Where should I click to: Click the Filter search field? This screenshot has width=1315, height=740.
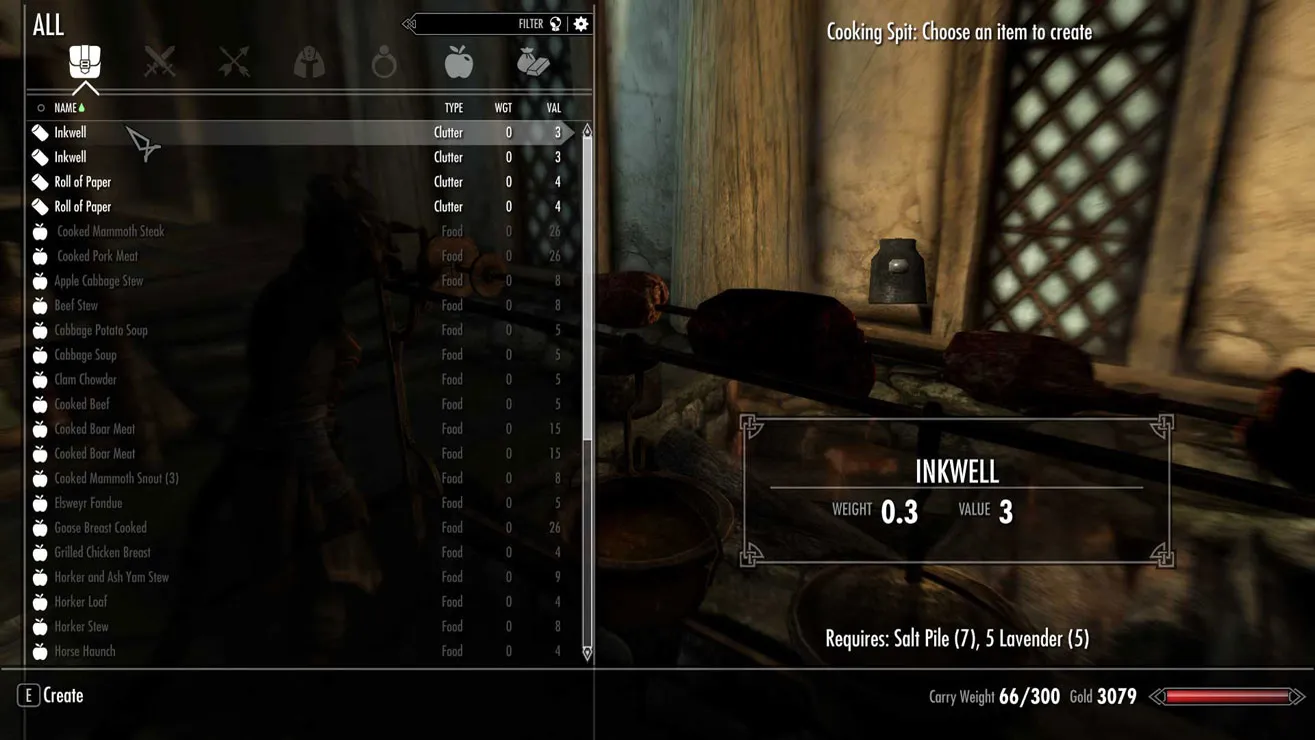tap(470, 24)
